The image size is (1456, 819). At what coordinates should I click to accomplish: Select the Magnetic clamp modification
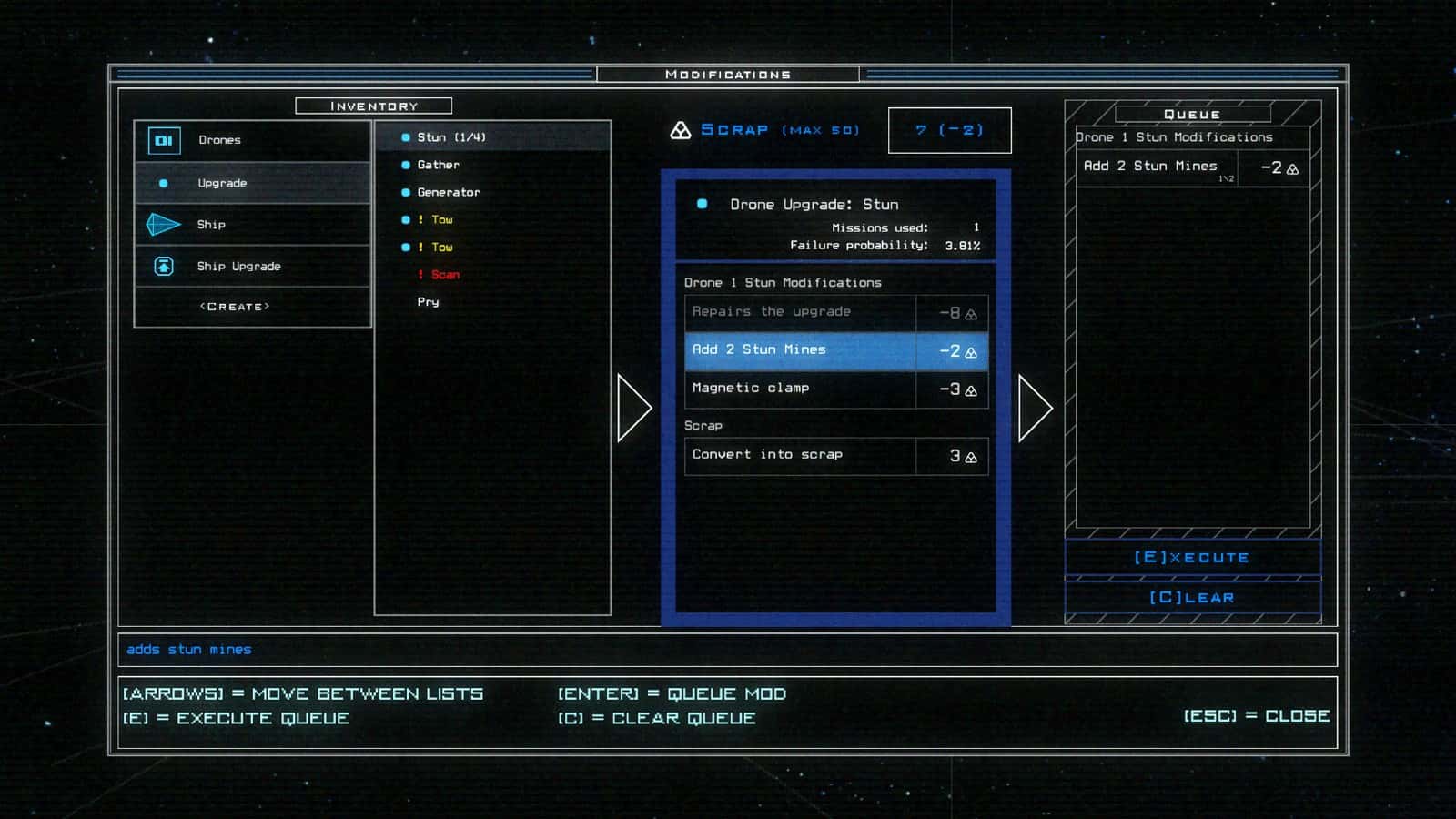click(835, 389)
